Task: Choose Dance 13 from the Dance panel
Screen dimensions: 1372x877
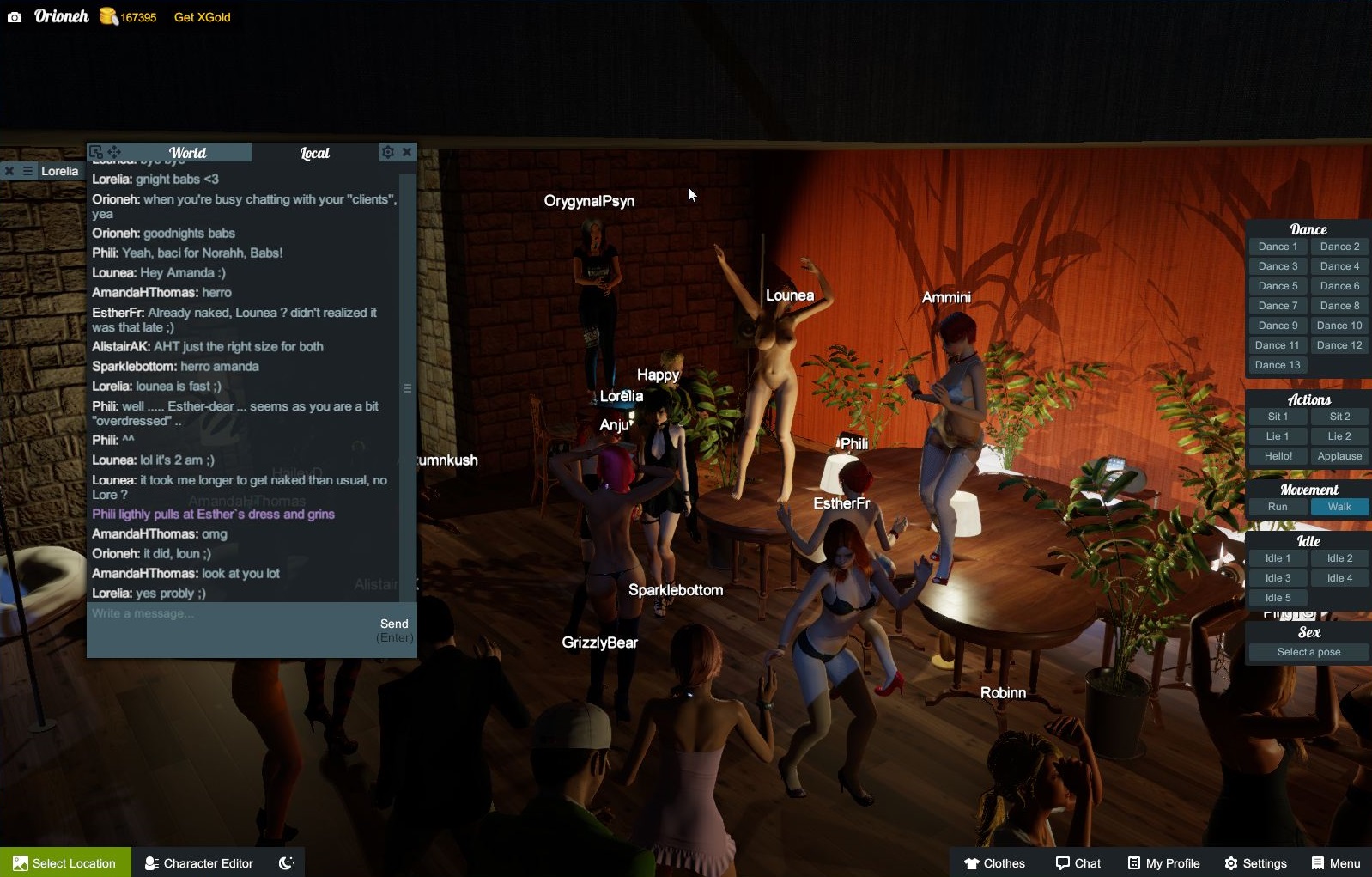Action: pyautogui.click(x=1278, y=365)
